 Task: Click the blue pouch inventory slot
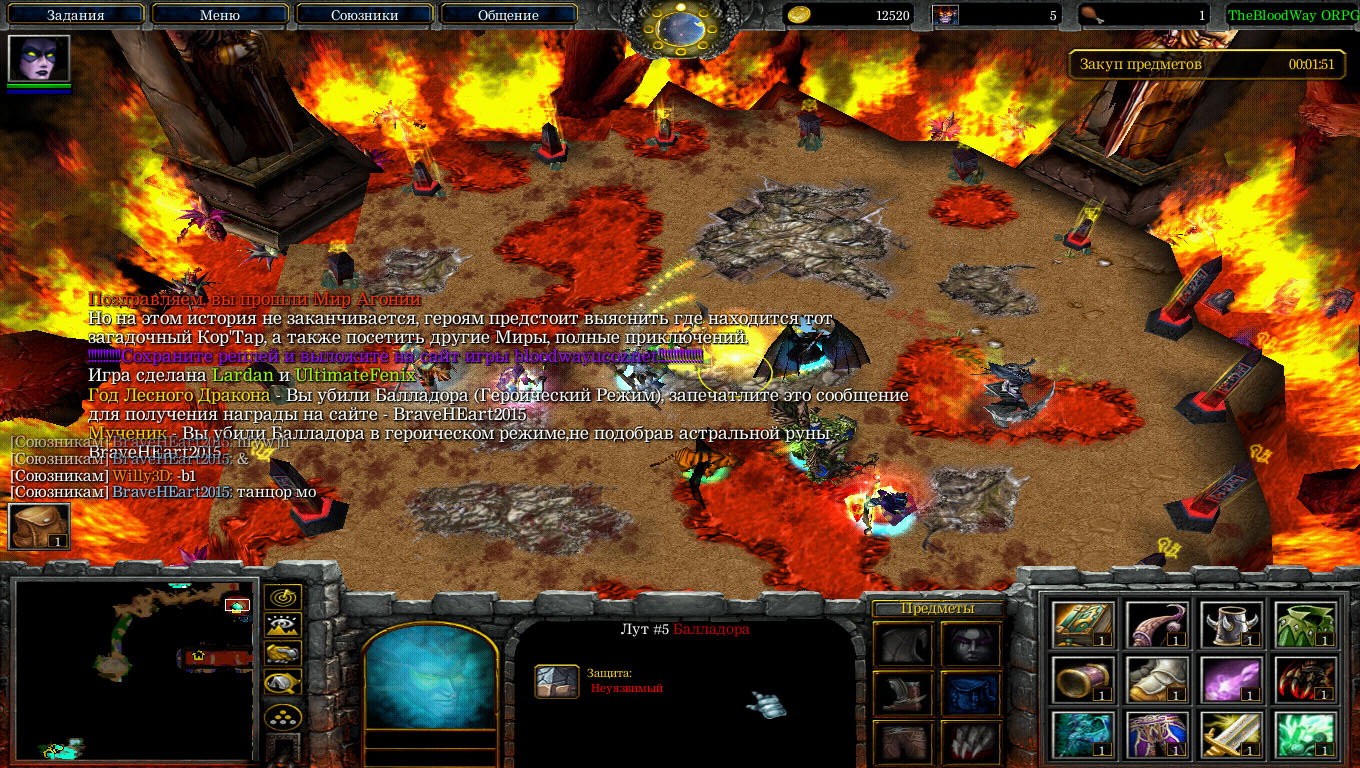click(x=971, y=692)
